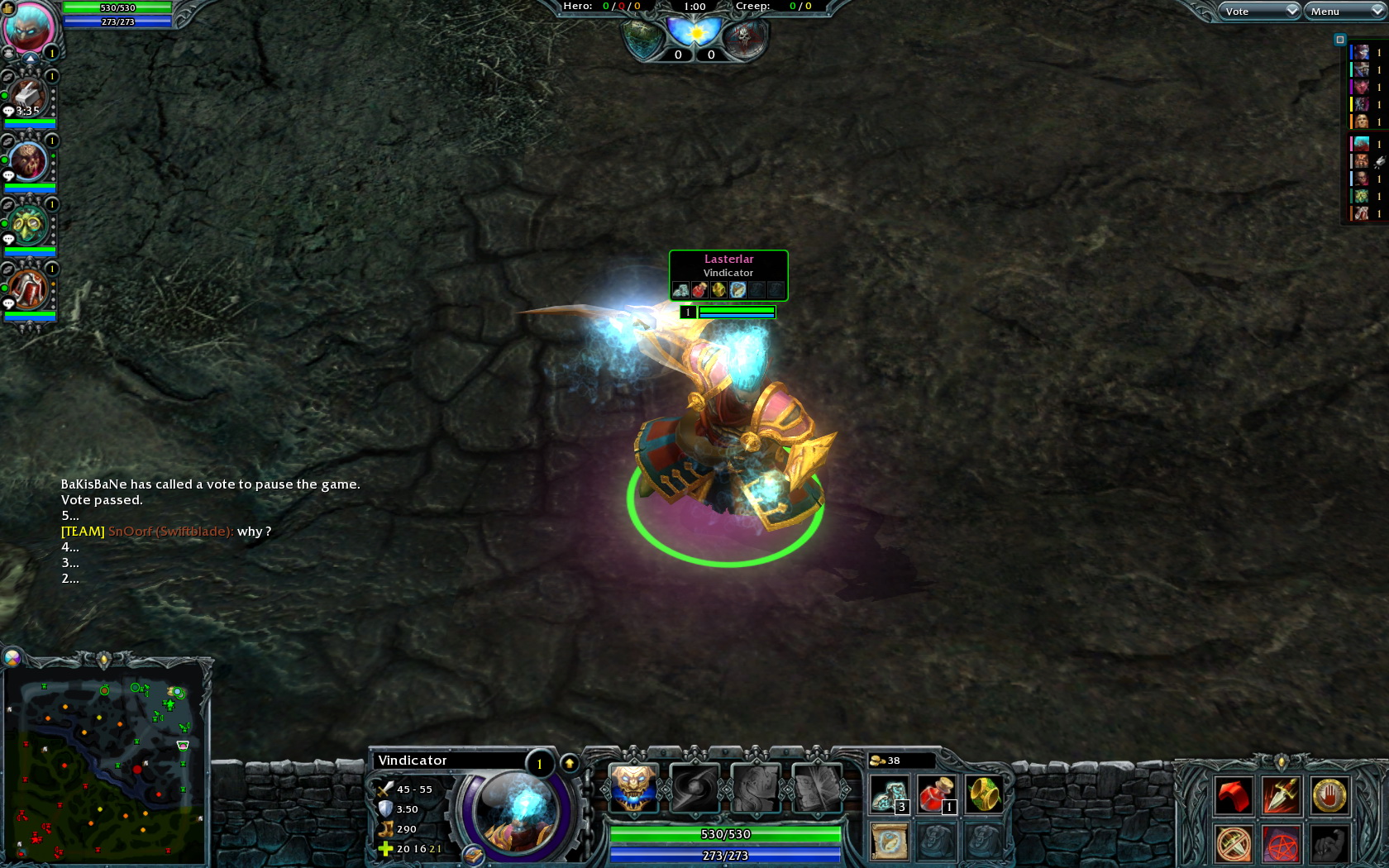Image resolution: width=1389 pixels, height=868 pixels.
Task: Click the level-up arrow button
Action: pyautogui.click(x=570, y=763)
